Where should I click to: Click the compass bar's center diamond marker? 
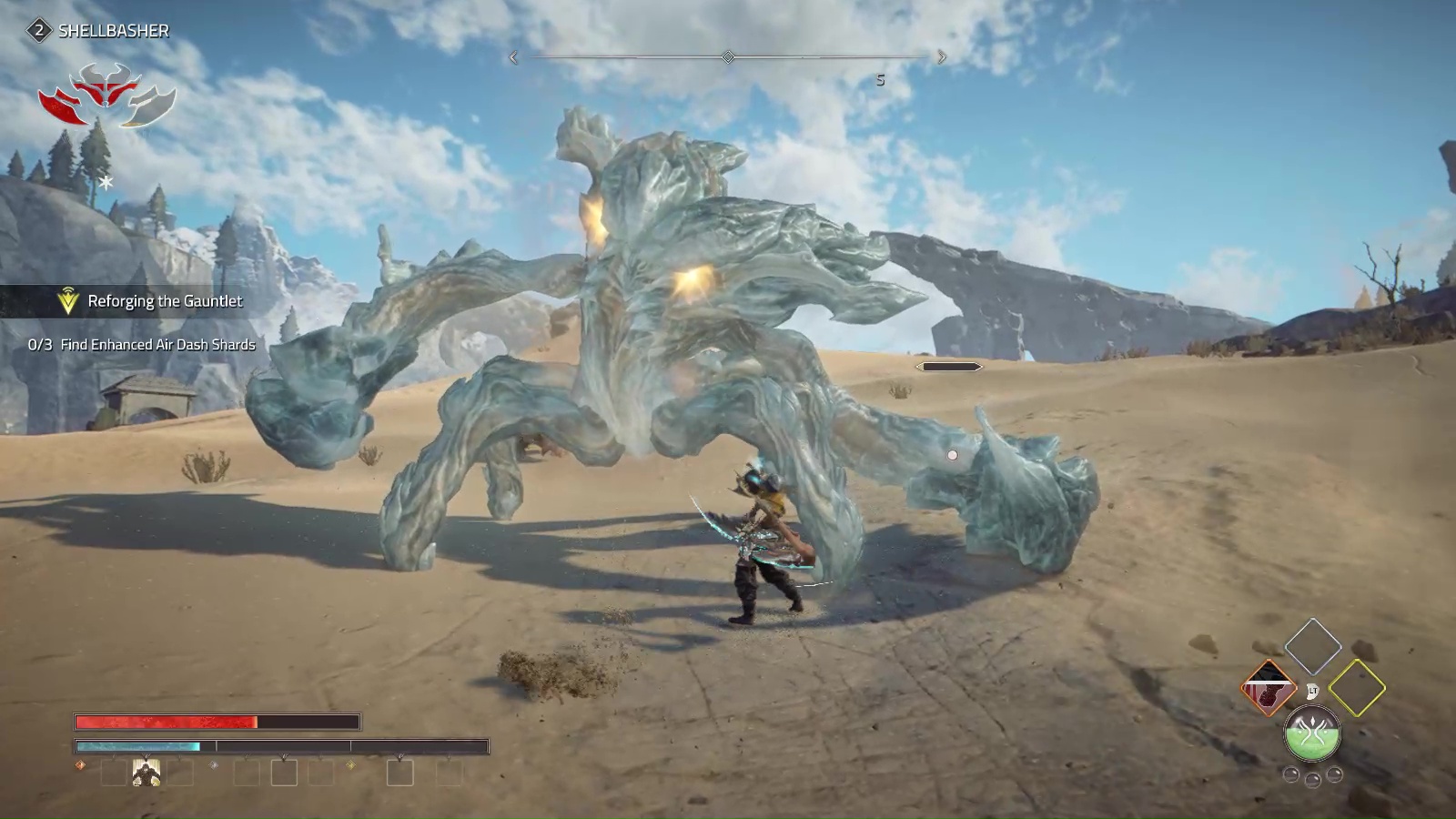click(x=728, y=57)
